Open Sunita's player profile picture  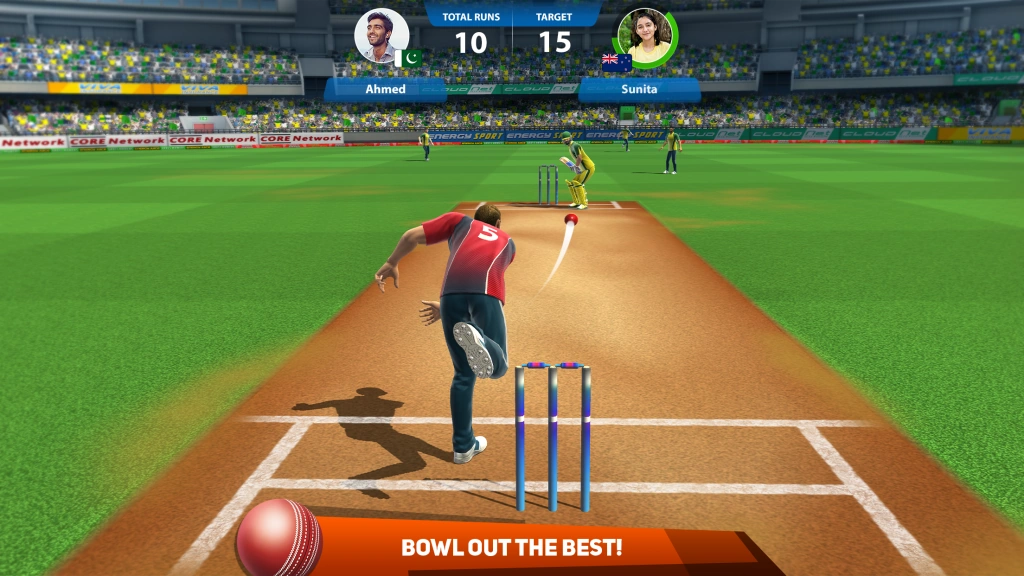[648, 36]
